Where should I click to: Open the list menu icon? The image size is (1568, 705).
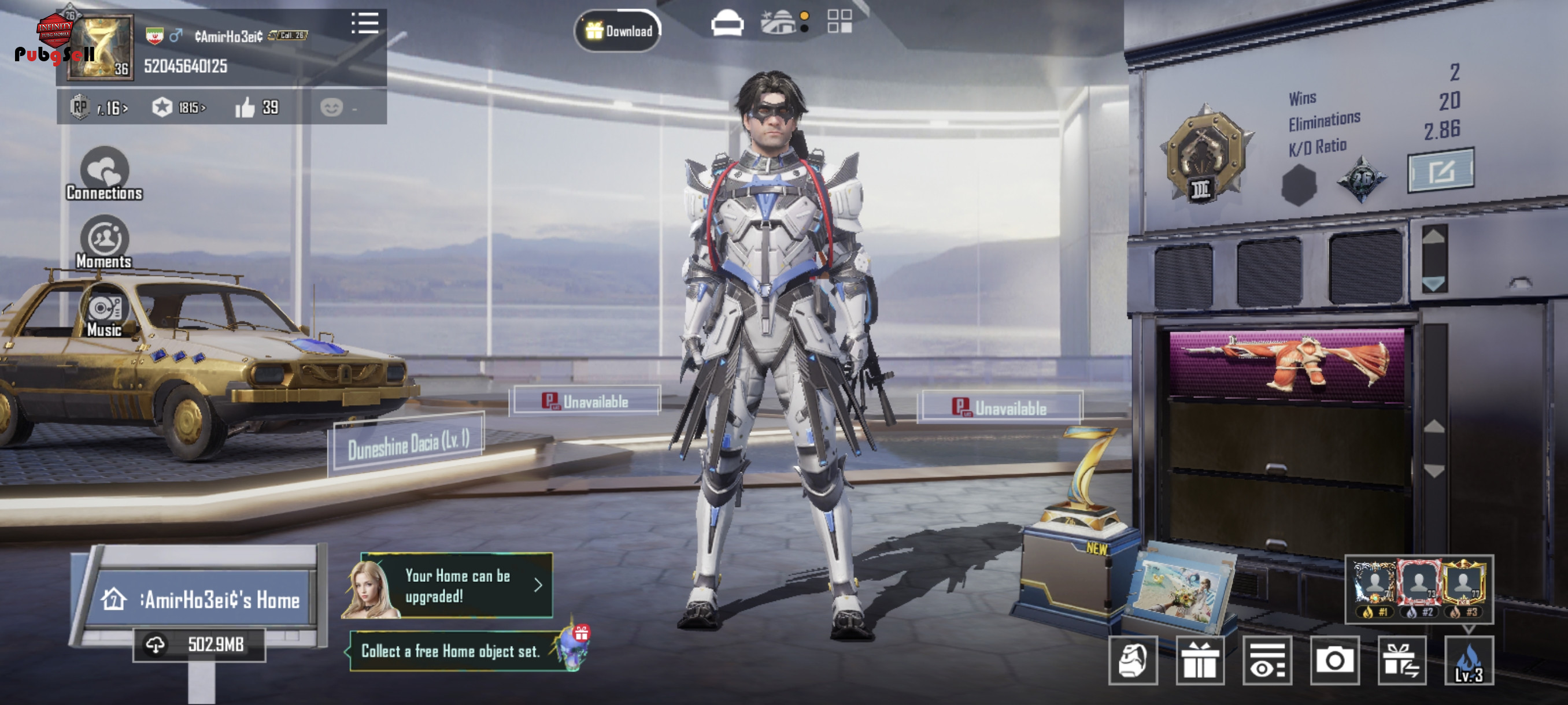365,24
